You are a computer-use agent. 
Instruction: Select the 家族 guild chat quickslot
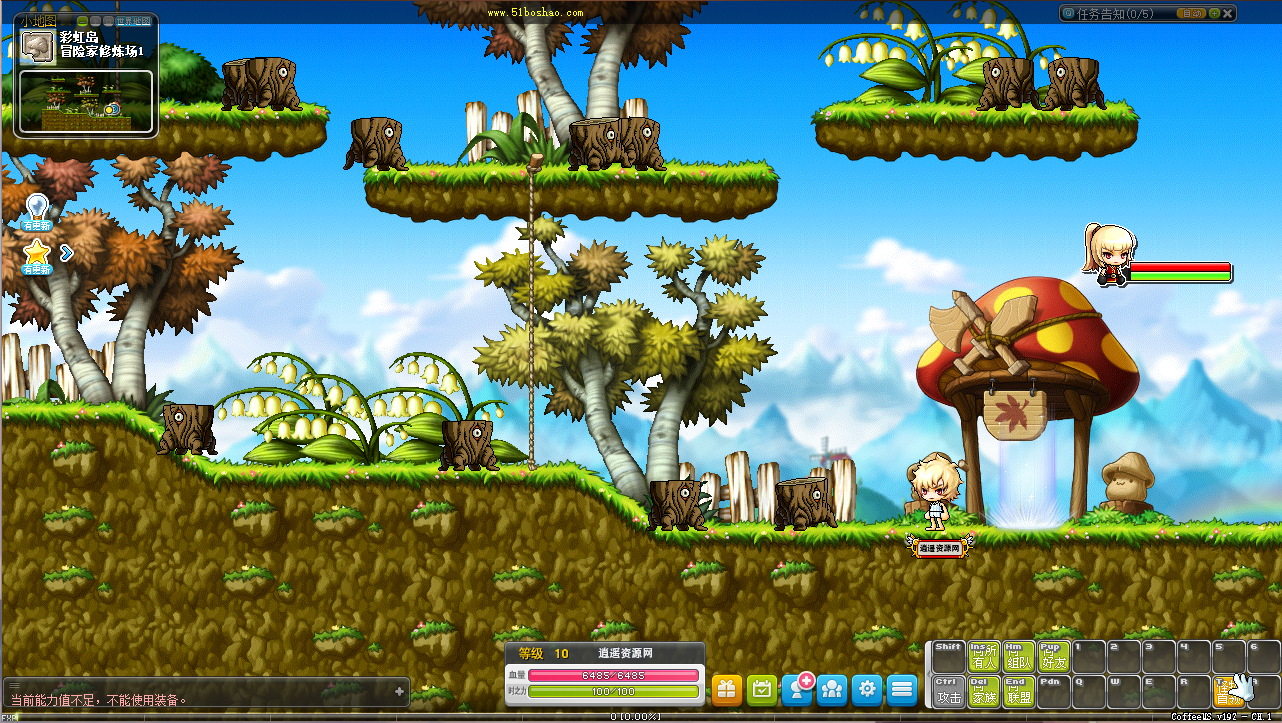pos(984,691)
